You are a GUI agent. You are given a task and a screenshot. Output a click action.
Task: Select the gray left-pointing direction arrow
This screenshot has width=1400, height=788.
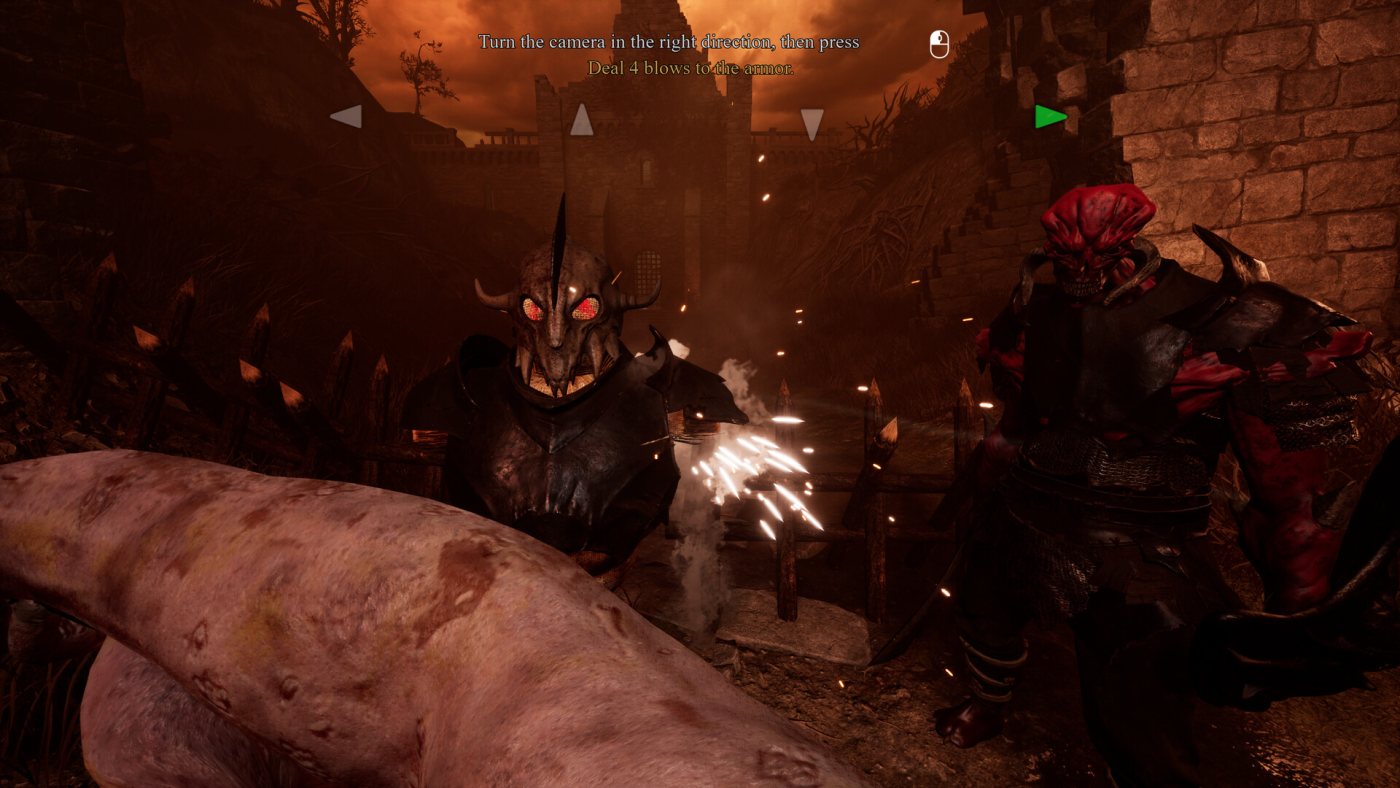345,117
